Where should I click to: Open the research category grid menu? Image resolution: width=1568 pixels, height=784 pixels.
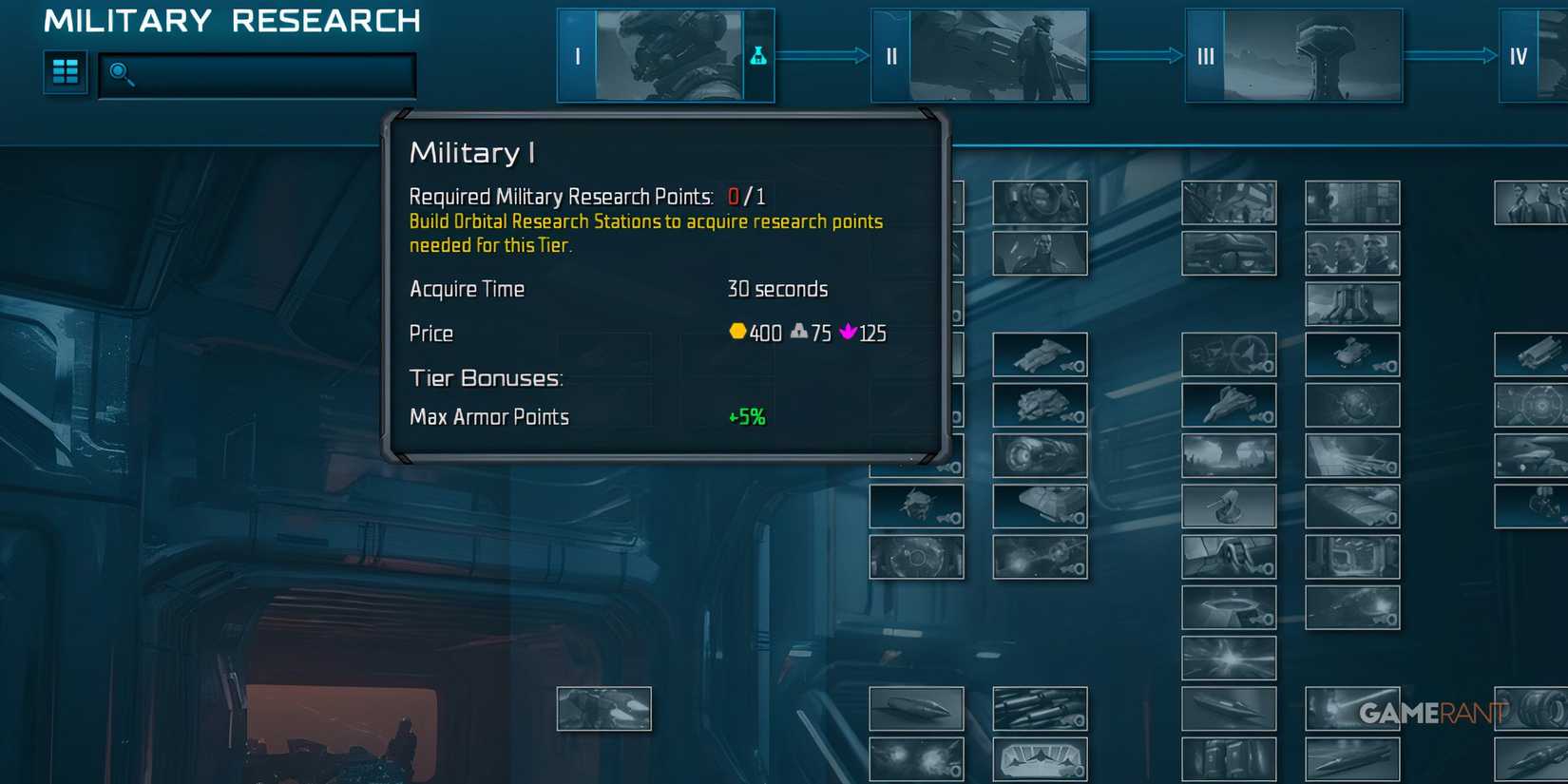pos(65,71)
